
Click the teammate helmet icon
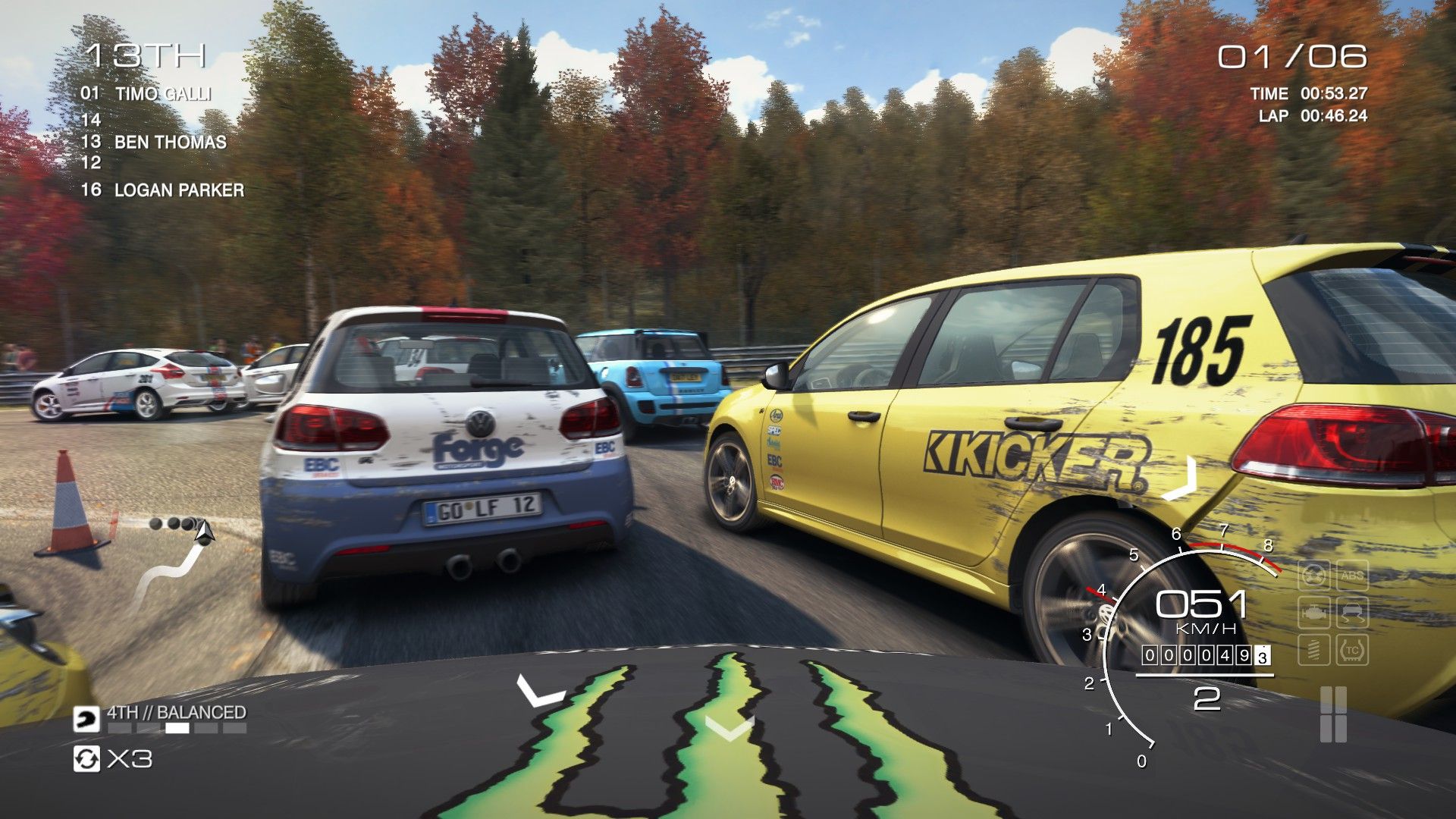point(86,719)
